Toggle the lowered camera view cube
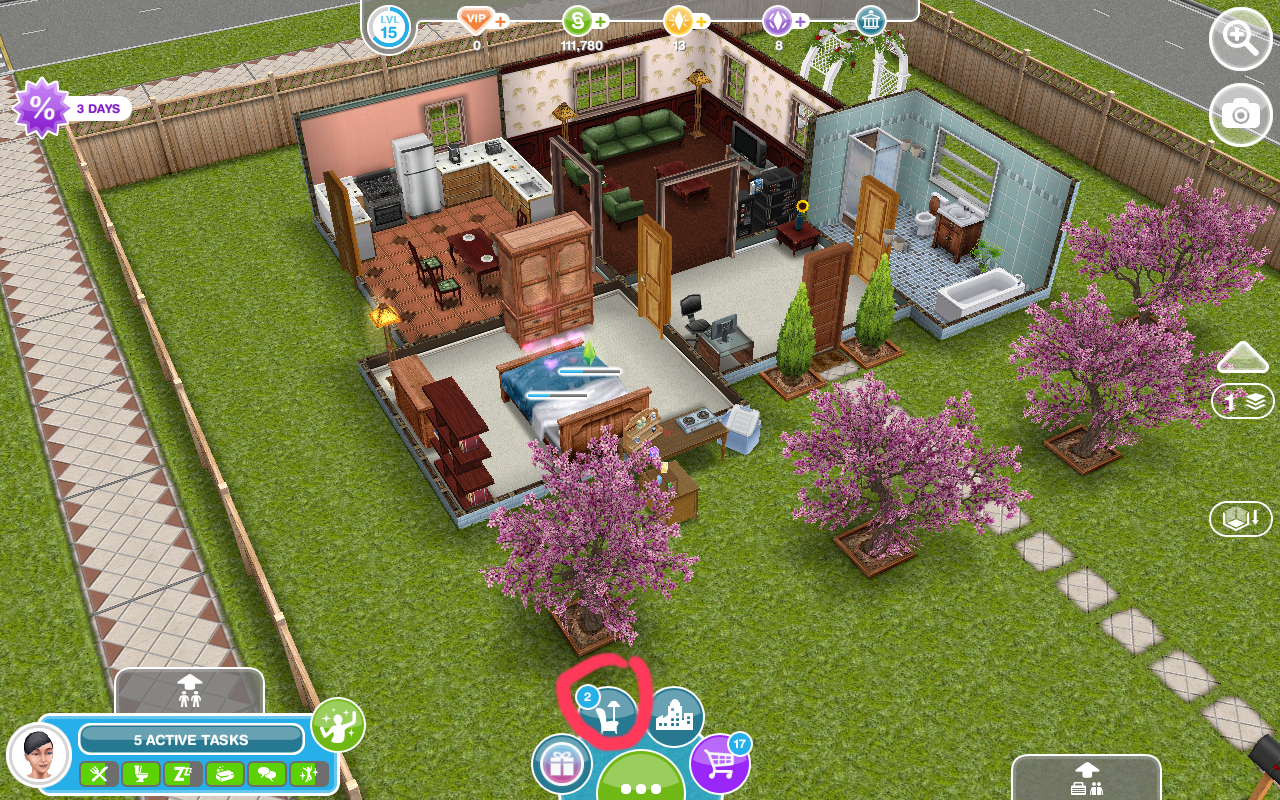This screenshot has width=1280, height=800. point(1240,519)
